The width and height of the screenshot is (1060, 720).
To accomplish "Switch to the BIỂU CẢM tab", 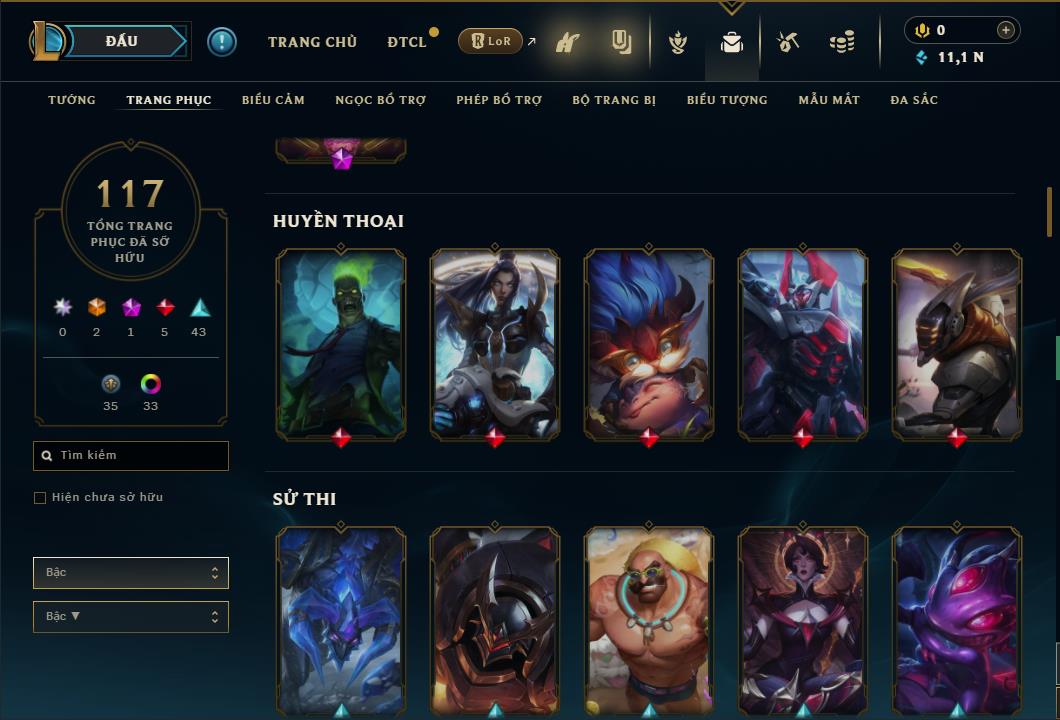I will (x=273, y=100).
